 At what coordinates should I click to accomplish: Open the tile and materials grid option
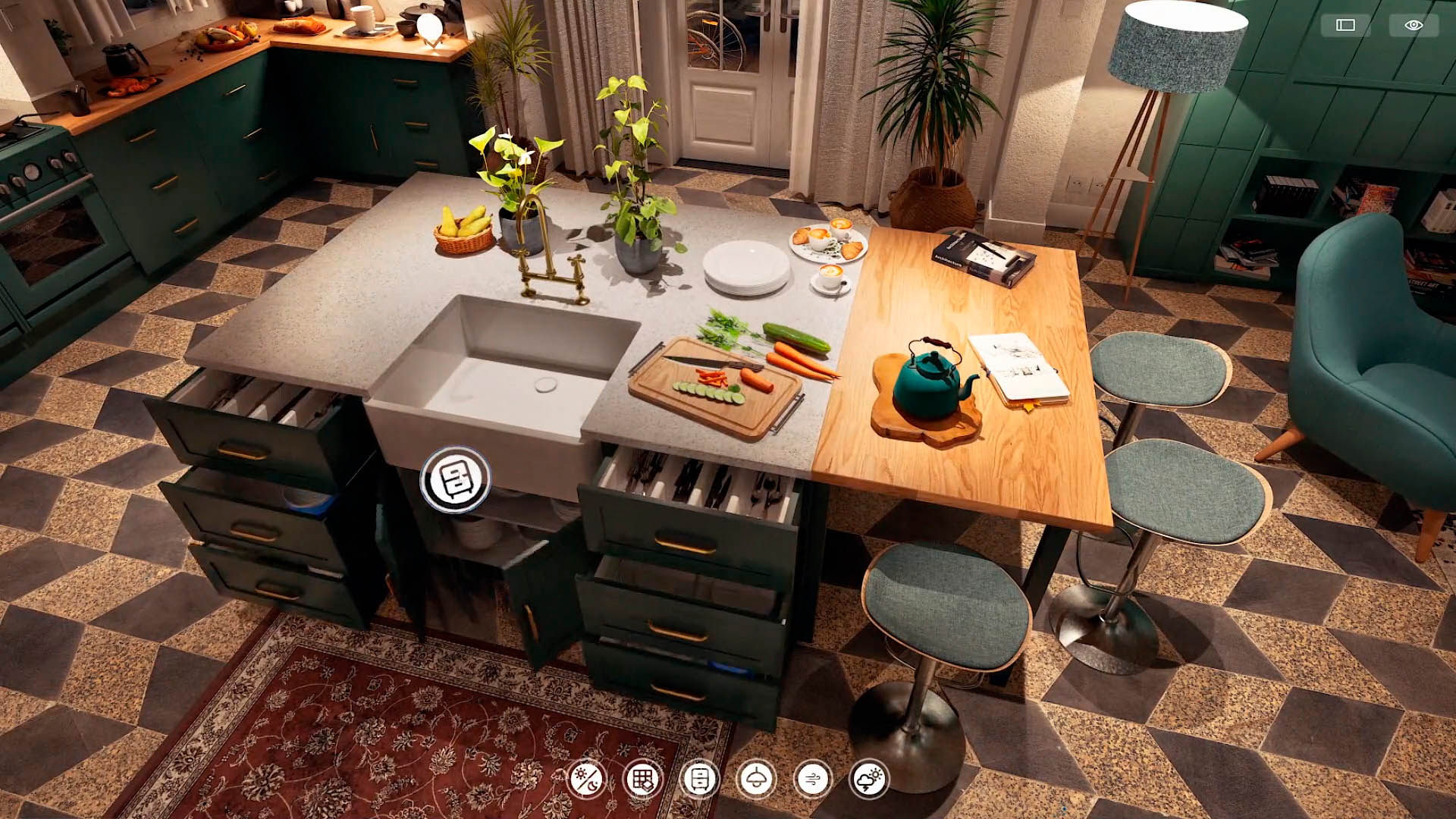[x=642, y=779]
